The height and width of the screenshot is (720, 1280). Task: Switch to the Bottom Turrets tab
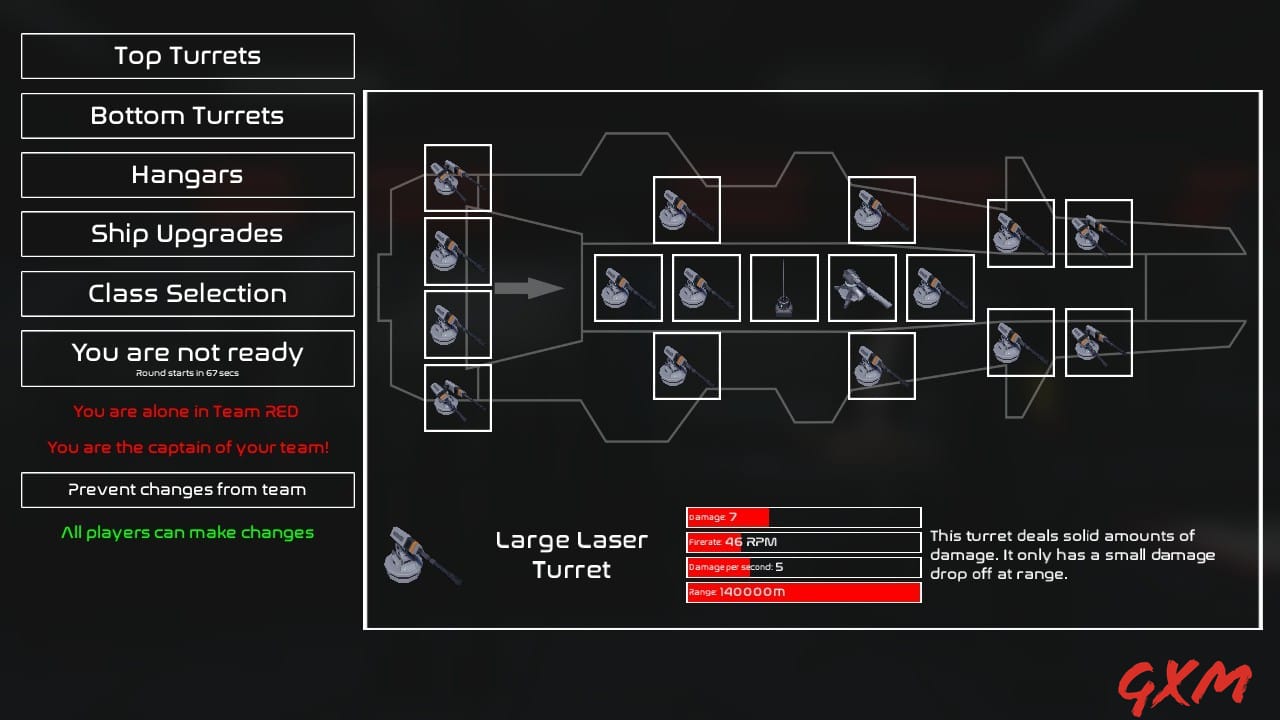pyautogui.click(x=187, y=115)
